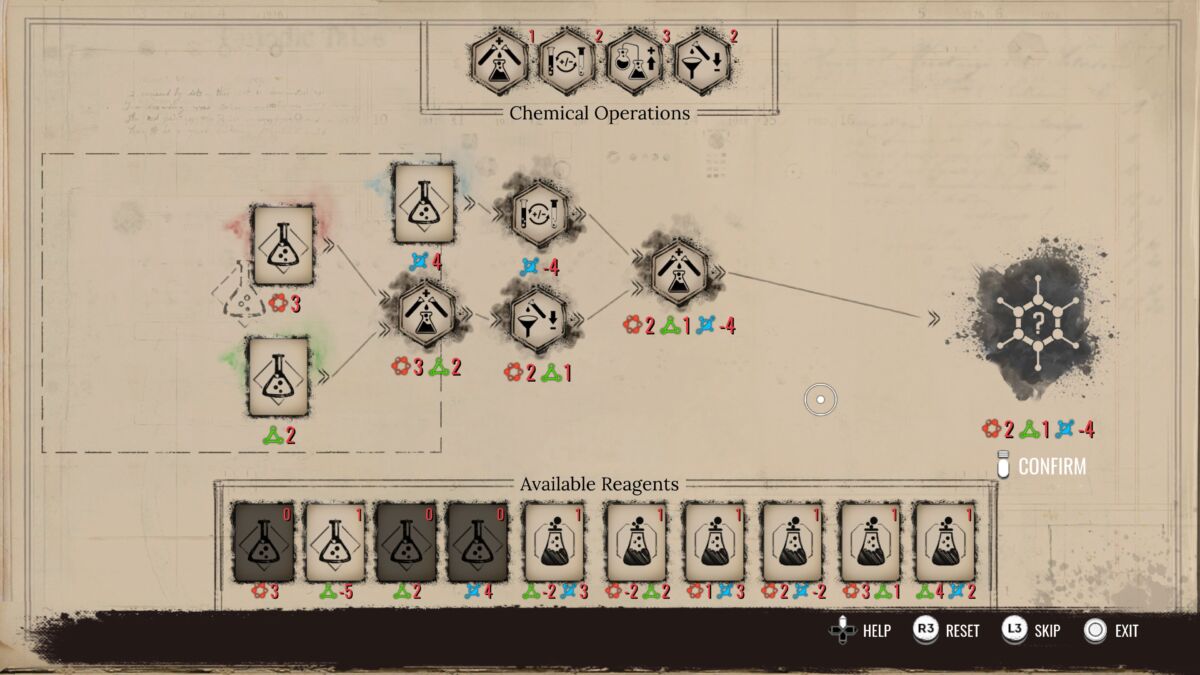Select the placed blue 4 flask node
Screen dimensions: 1200x675
click(x=424, y=204)
